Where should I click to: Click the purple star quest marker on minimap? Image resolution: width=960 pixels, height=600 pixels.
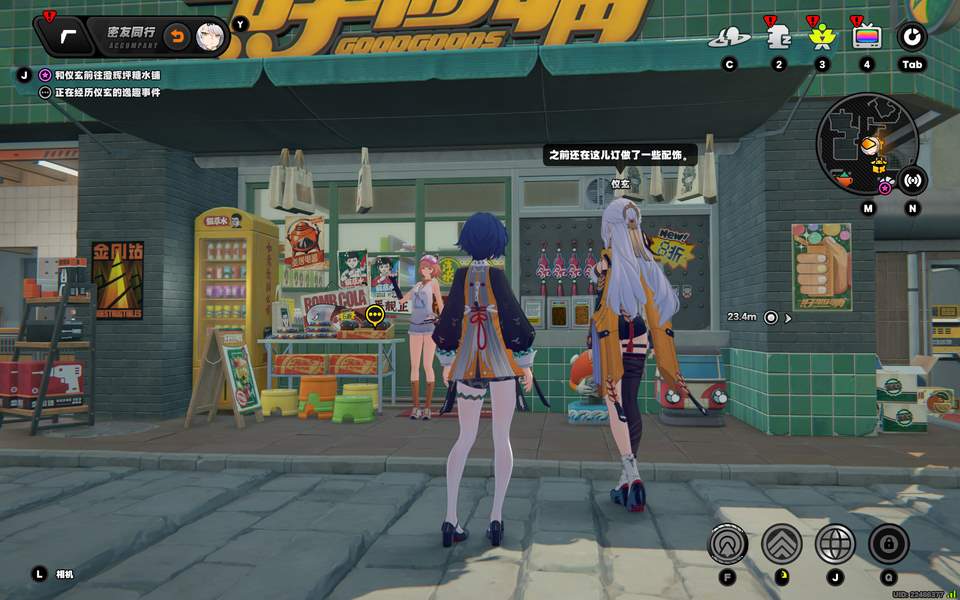885,187
